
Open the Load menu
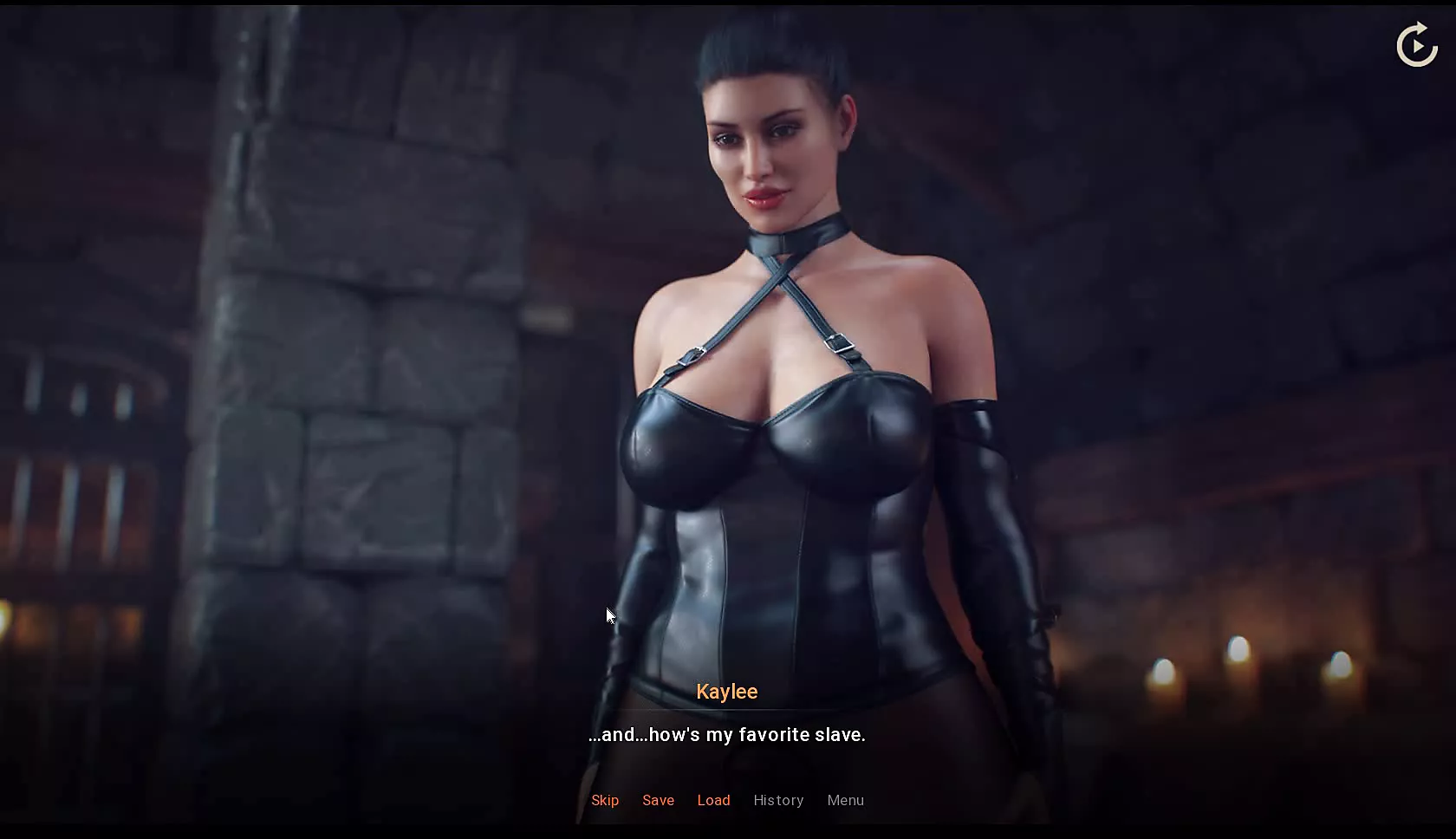point(713,800)
